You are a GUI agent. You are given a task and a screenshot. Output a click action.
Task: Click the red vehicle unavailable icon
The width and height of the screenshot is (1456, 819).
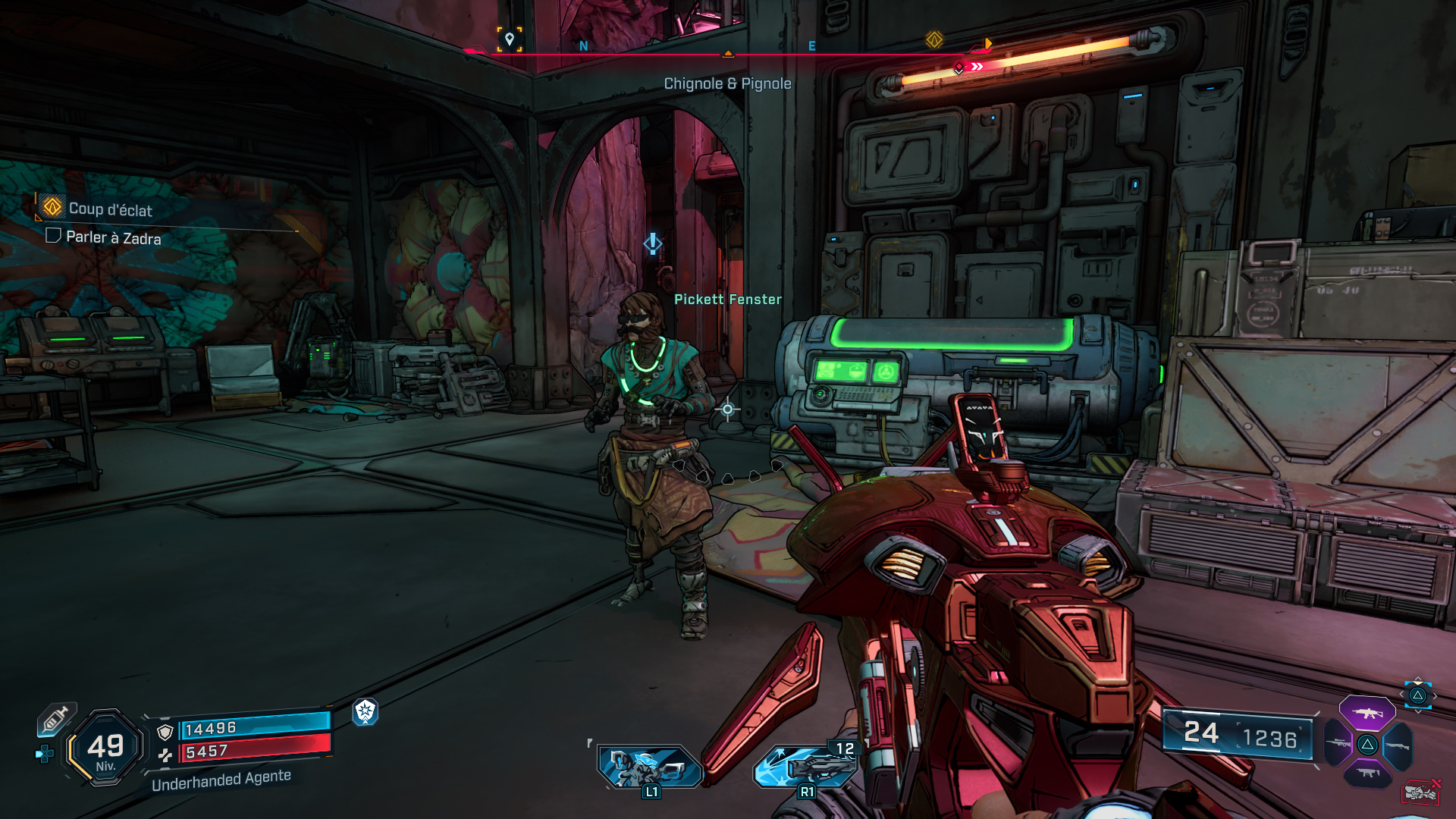pos(1420,792)
